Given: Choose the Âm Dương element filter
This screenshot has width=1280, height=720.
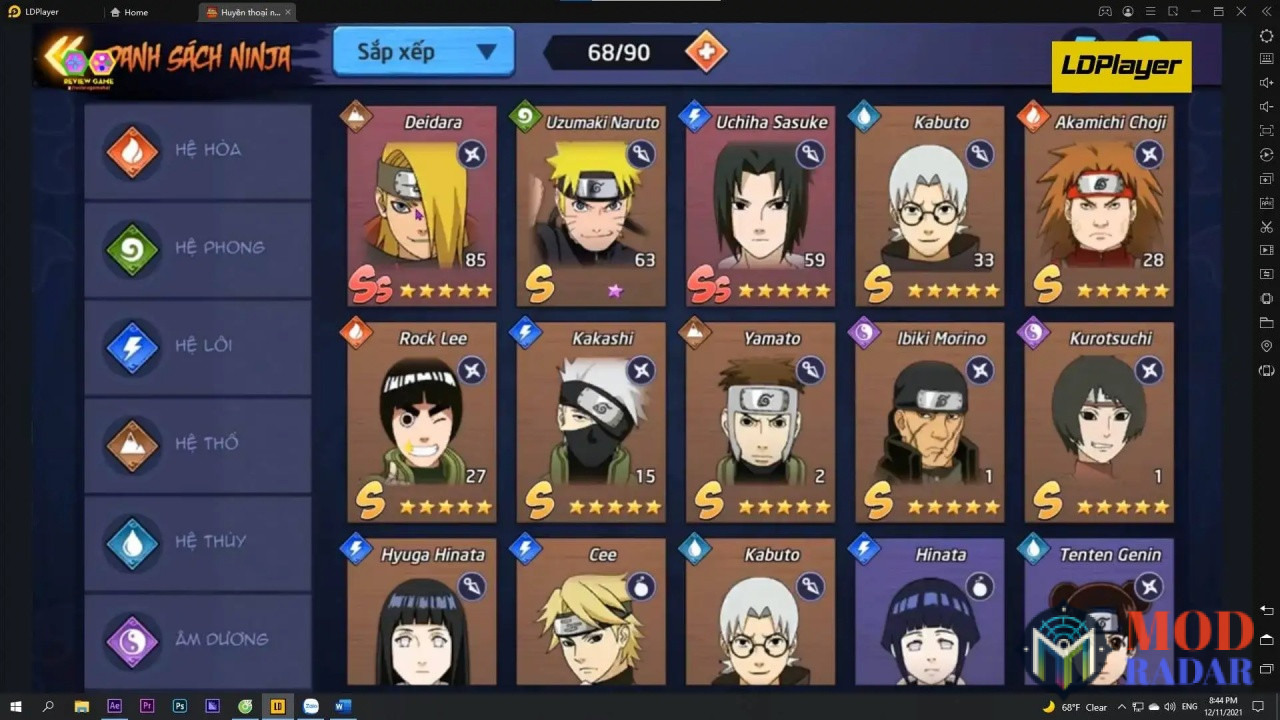Looking at the screenshot, I should click(198, 638).
